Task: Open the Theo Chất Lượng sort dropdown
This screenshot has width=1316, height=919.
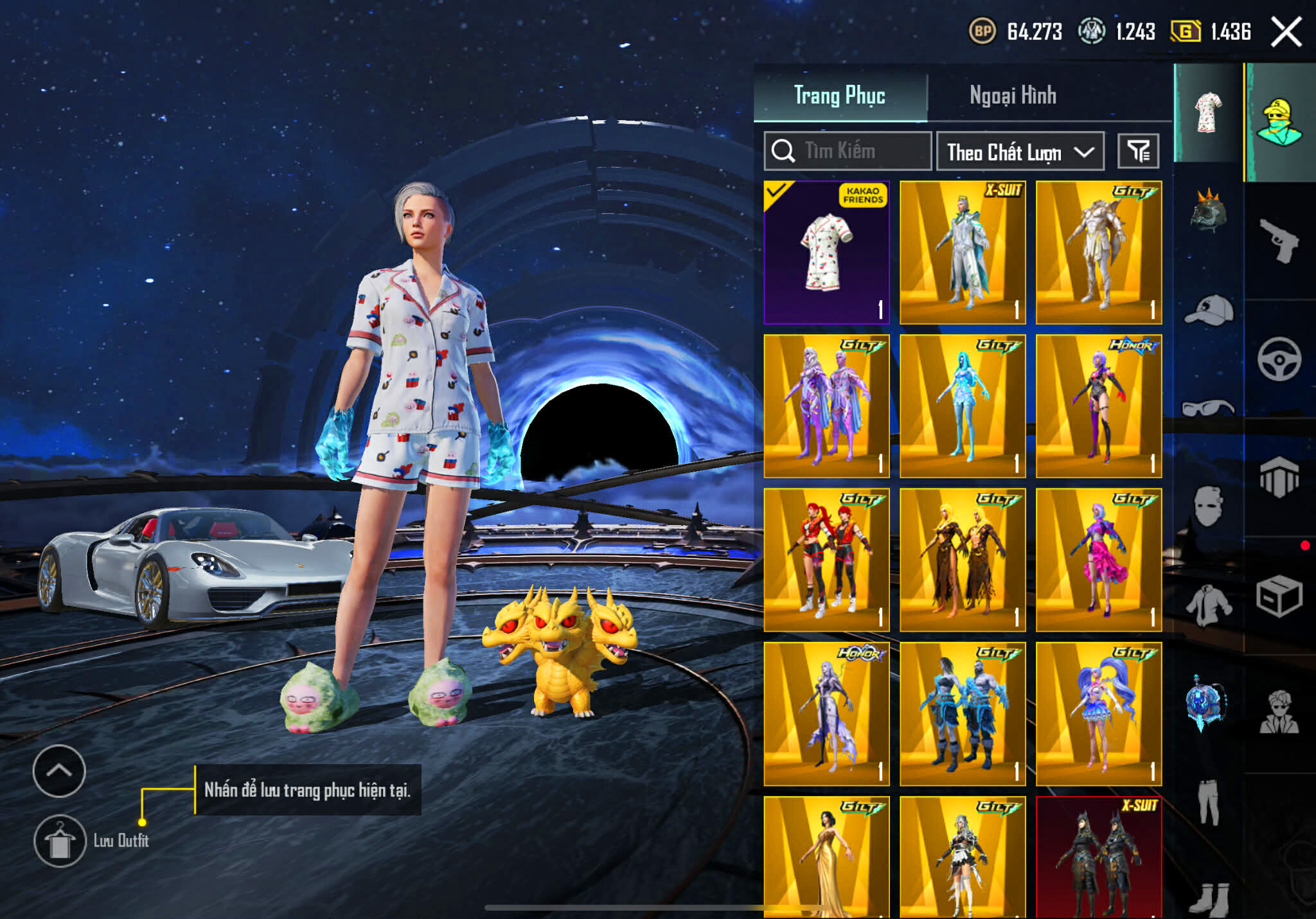Action: pyautogui.click(x=1020, y=152)
